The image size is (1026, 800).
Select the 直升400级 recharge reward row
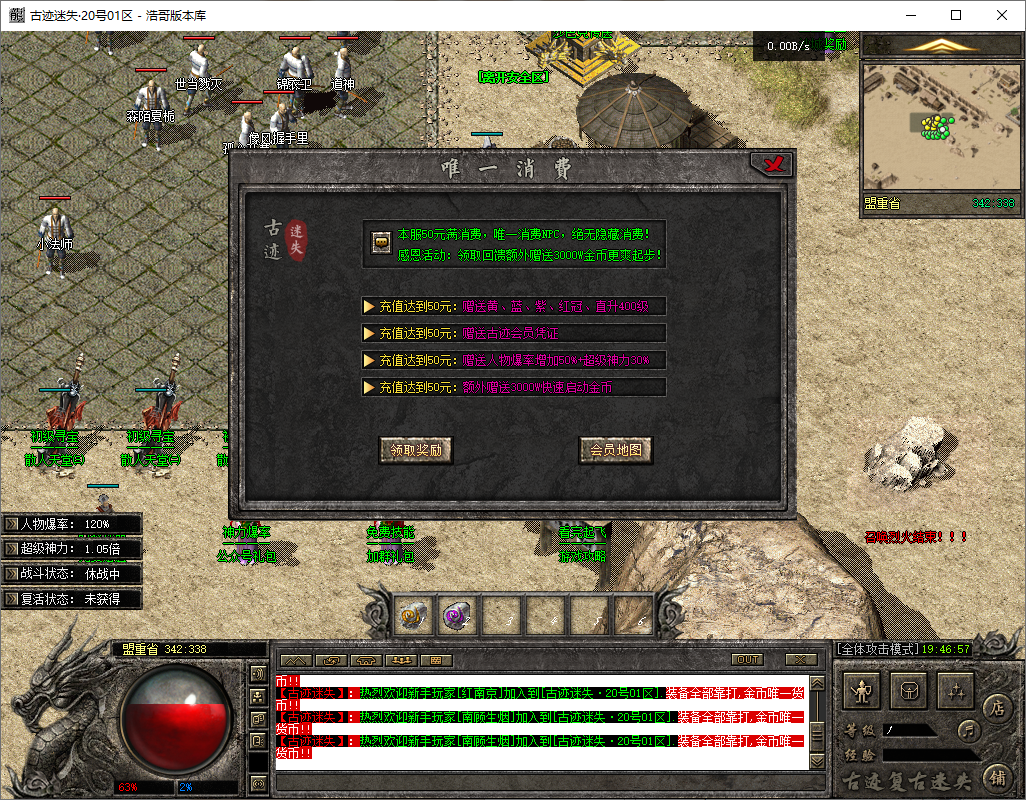(514, 306)
